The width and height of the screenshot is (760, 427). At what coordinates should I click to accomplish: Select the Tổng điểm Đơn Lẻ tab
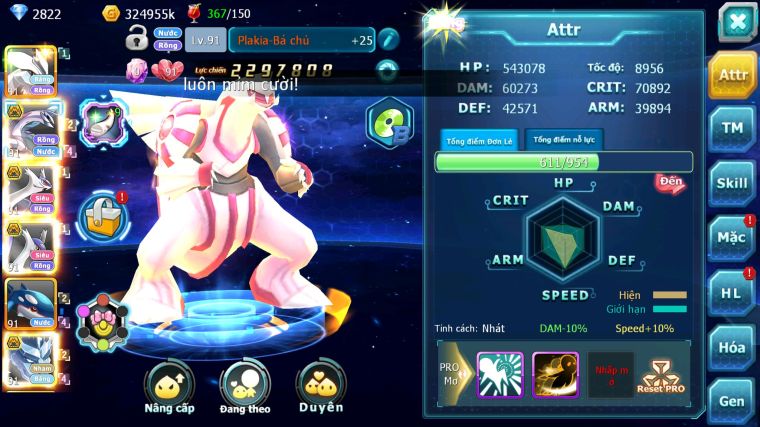point(479,140)
